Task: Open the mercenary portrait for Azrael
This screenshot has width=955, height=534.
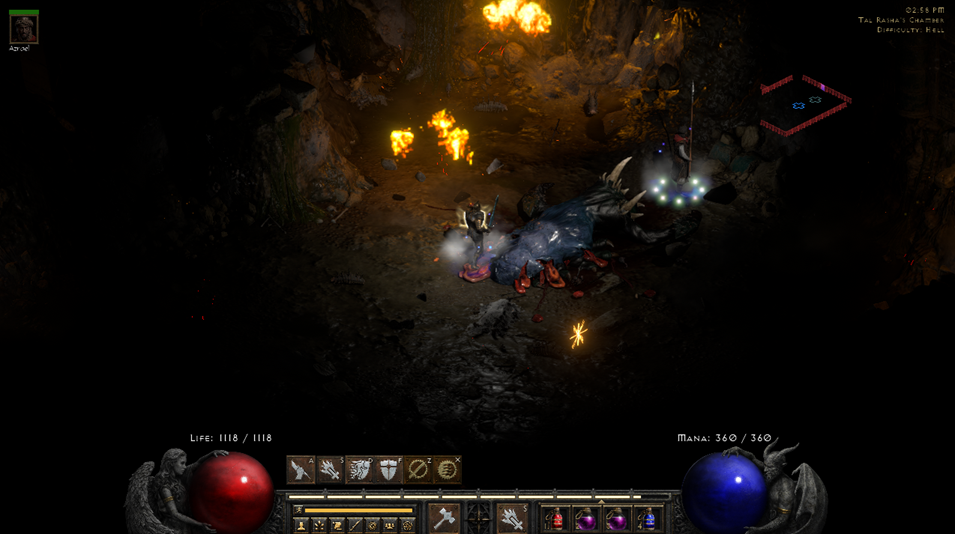Action: point(24,29)
